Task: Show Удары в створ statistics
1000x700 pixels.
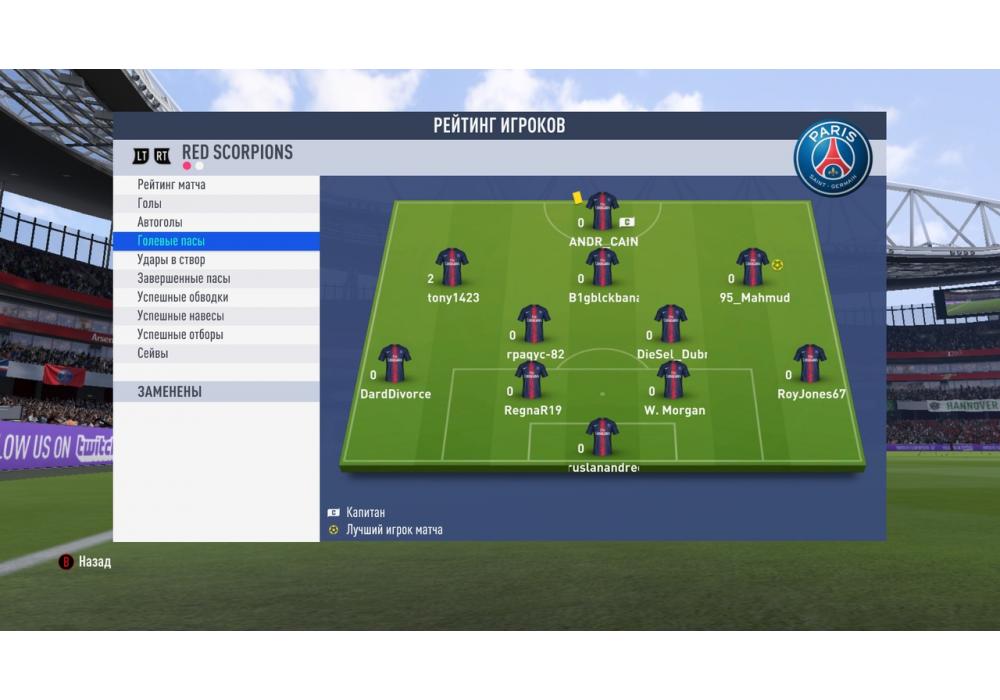Action: tap(216, 260)
